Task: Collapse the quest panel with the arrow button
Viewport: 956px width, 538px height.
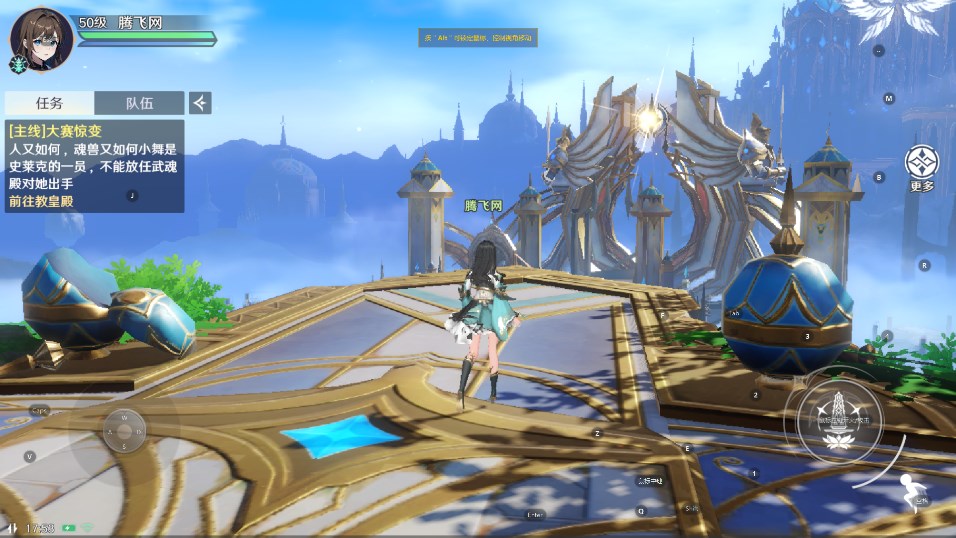Action: 200,103
